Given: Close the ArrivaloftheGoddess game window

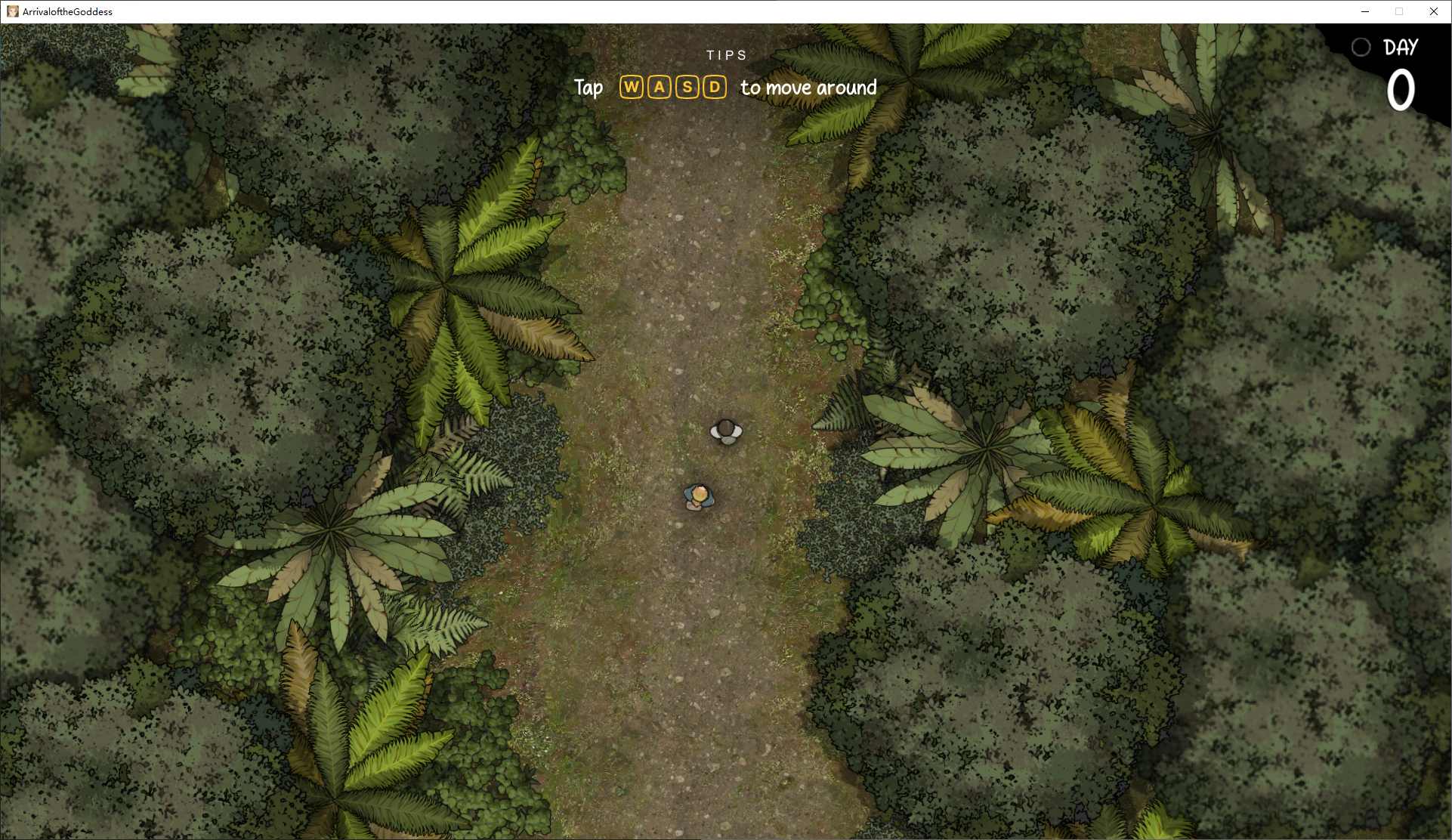Looking at the screenshot, I should point(1433,11).
